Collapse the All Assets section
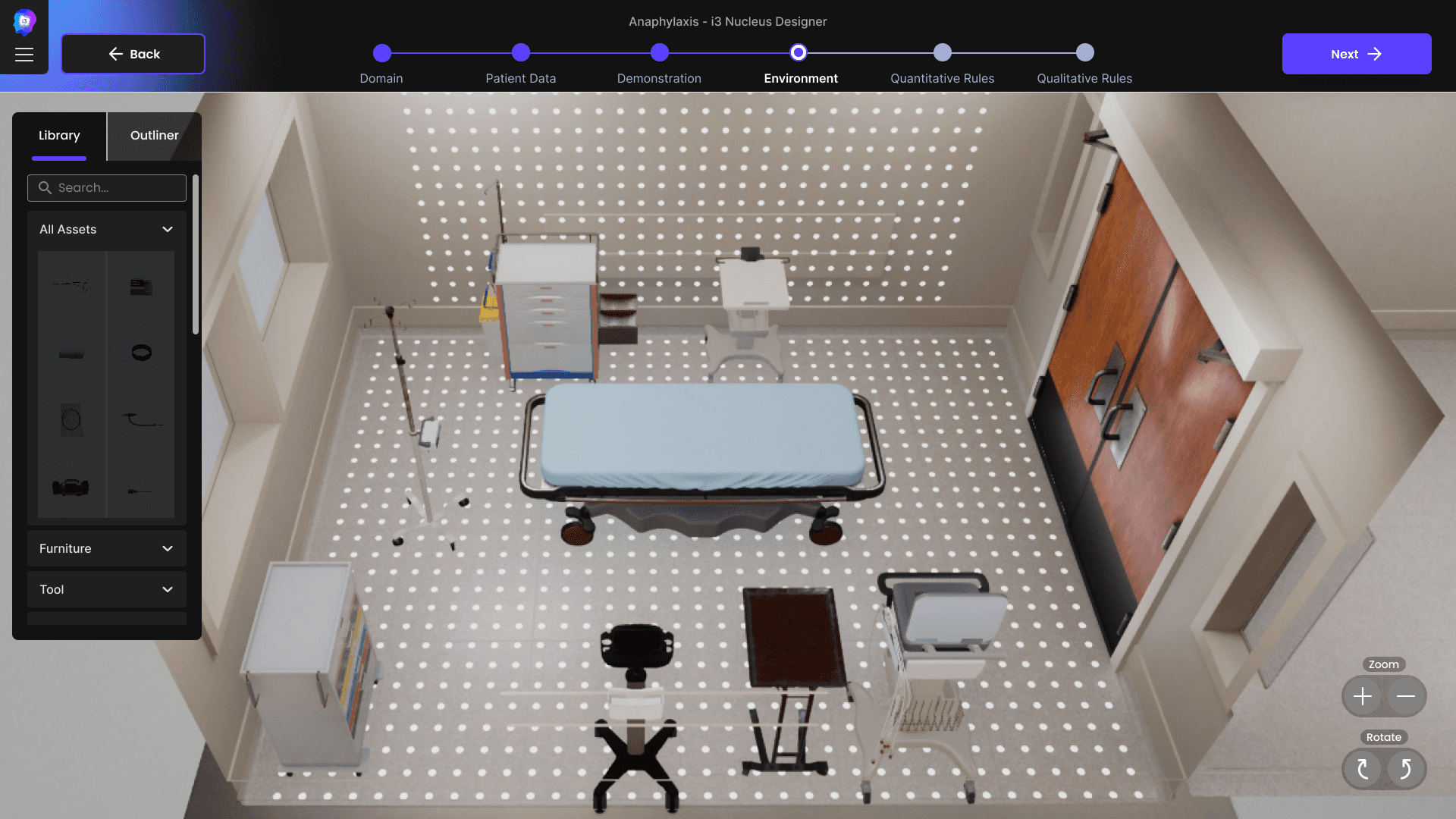This screenshot has width=1456, height=819. tap(167, 229)
